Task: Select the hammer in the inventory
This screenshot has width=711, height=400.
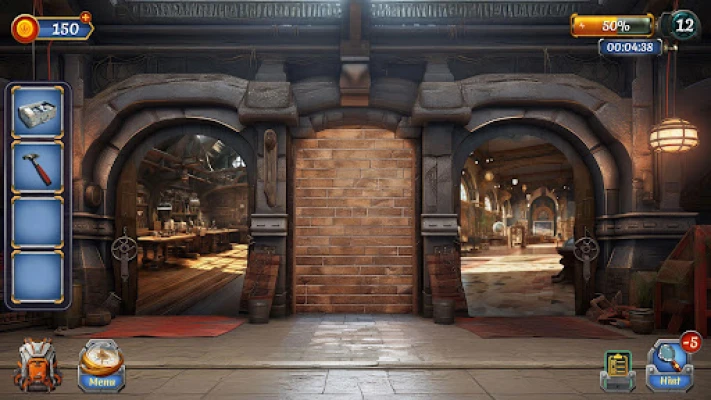Action: click(x=38, y=167)
